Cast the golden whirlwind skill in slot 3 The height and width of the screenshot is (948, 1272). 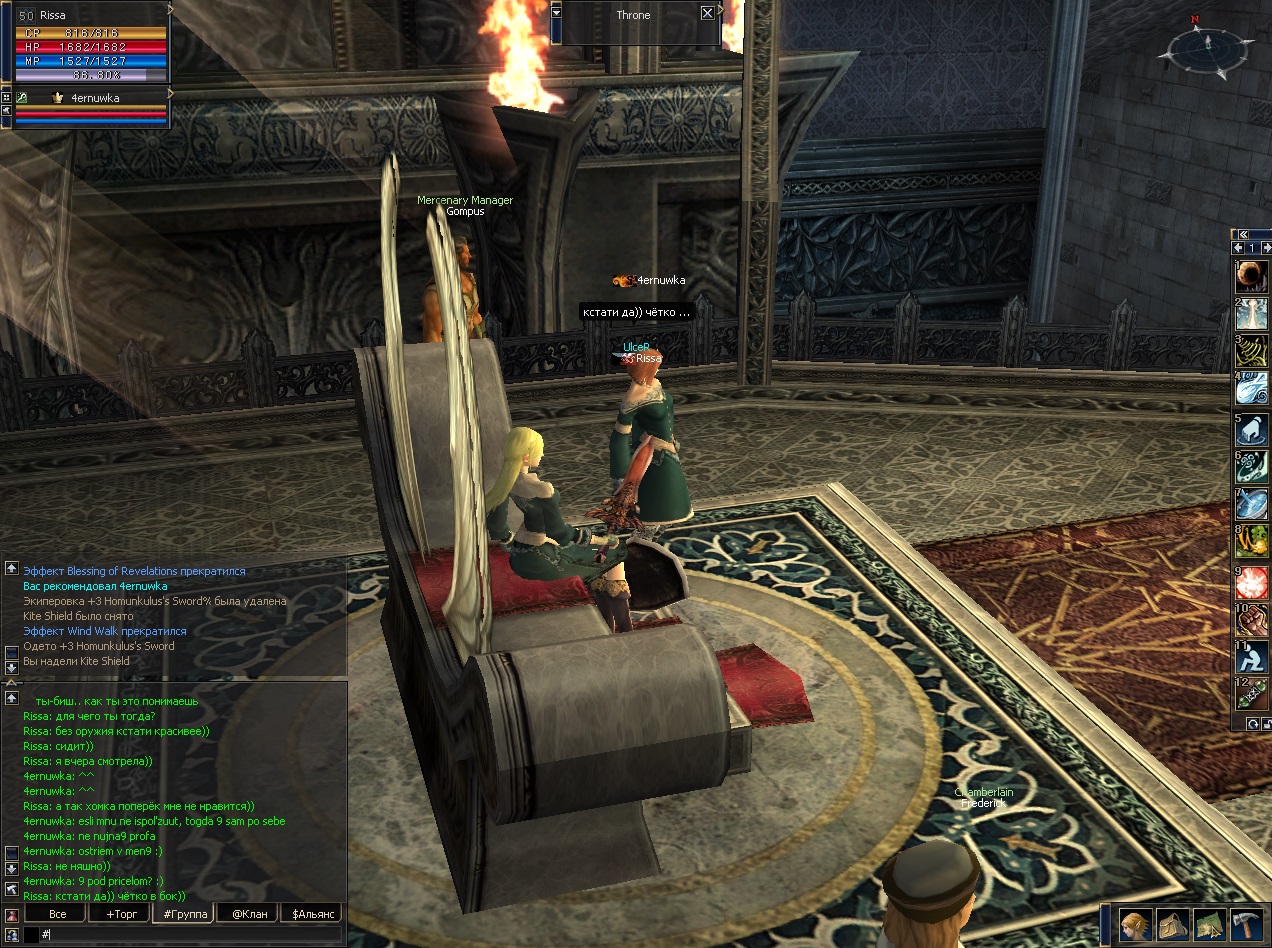point(1252,351)
